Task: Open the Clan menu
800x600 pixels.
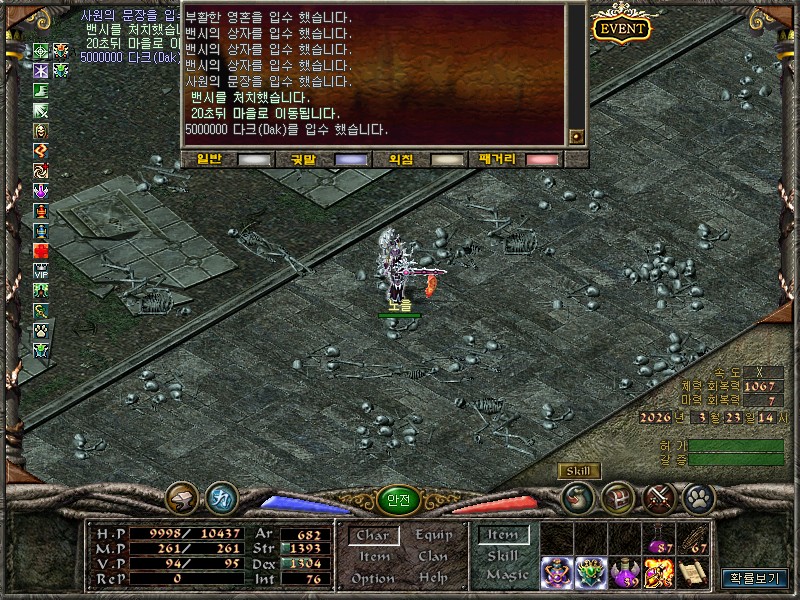Action: coord(433,557)
